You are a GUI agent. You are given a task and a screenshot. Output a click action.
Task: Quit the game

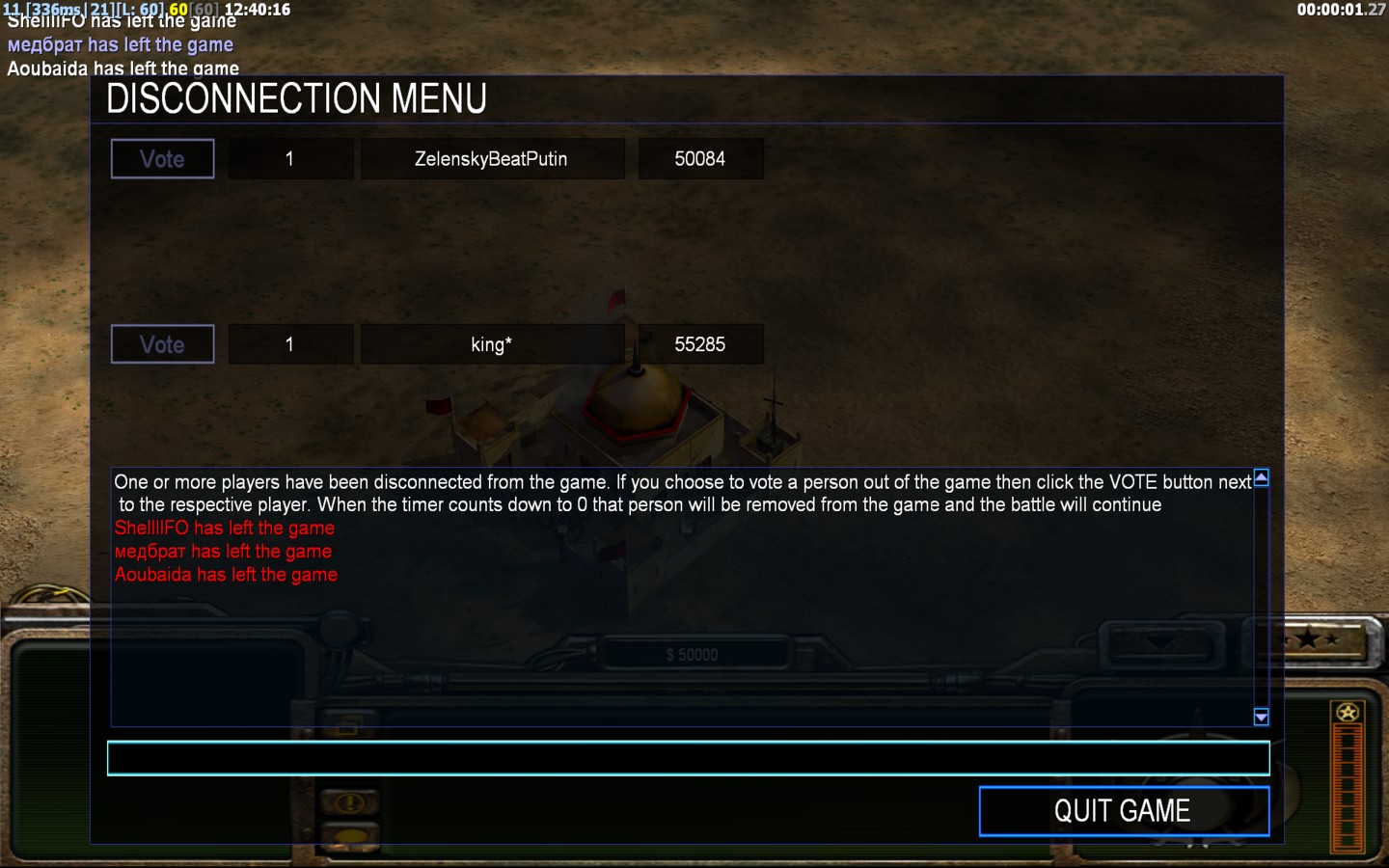point(1123,811)
